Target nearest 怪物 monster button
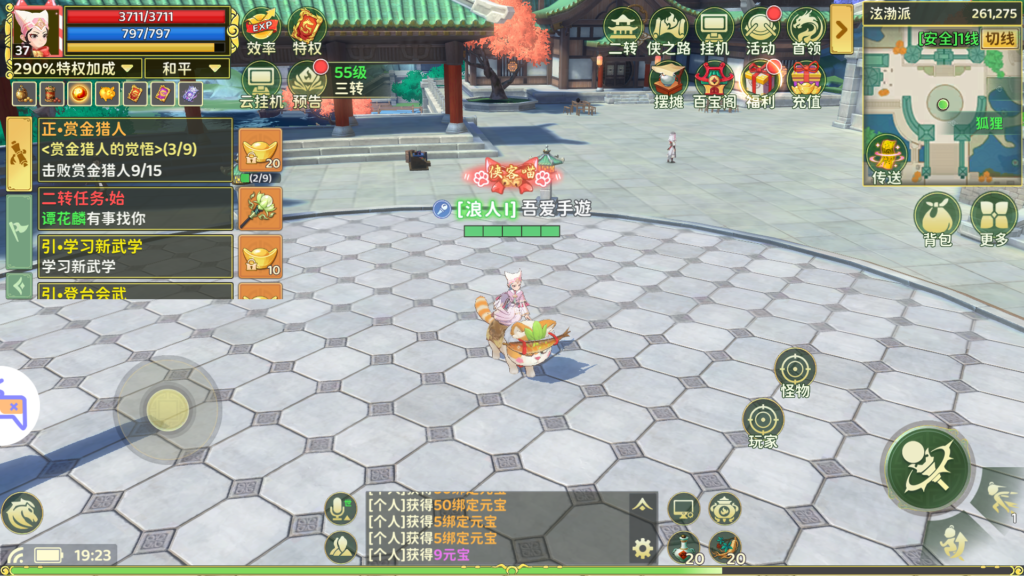 pos(795,372)
